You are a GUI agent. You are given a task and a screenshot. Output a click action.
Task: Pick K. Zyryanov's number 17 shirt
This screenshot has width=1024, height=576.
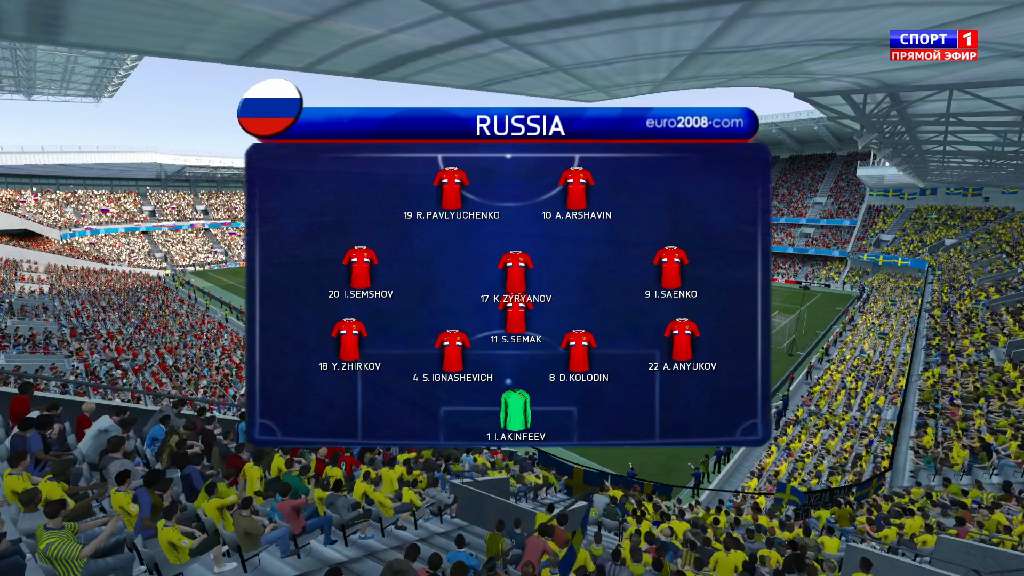click(515, 271)
